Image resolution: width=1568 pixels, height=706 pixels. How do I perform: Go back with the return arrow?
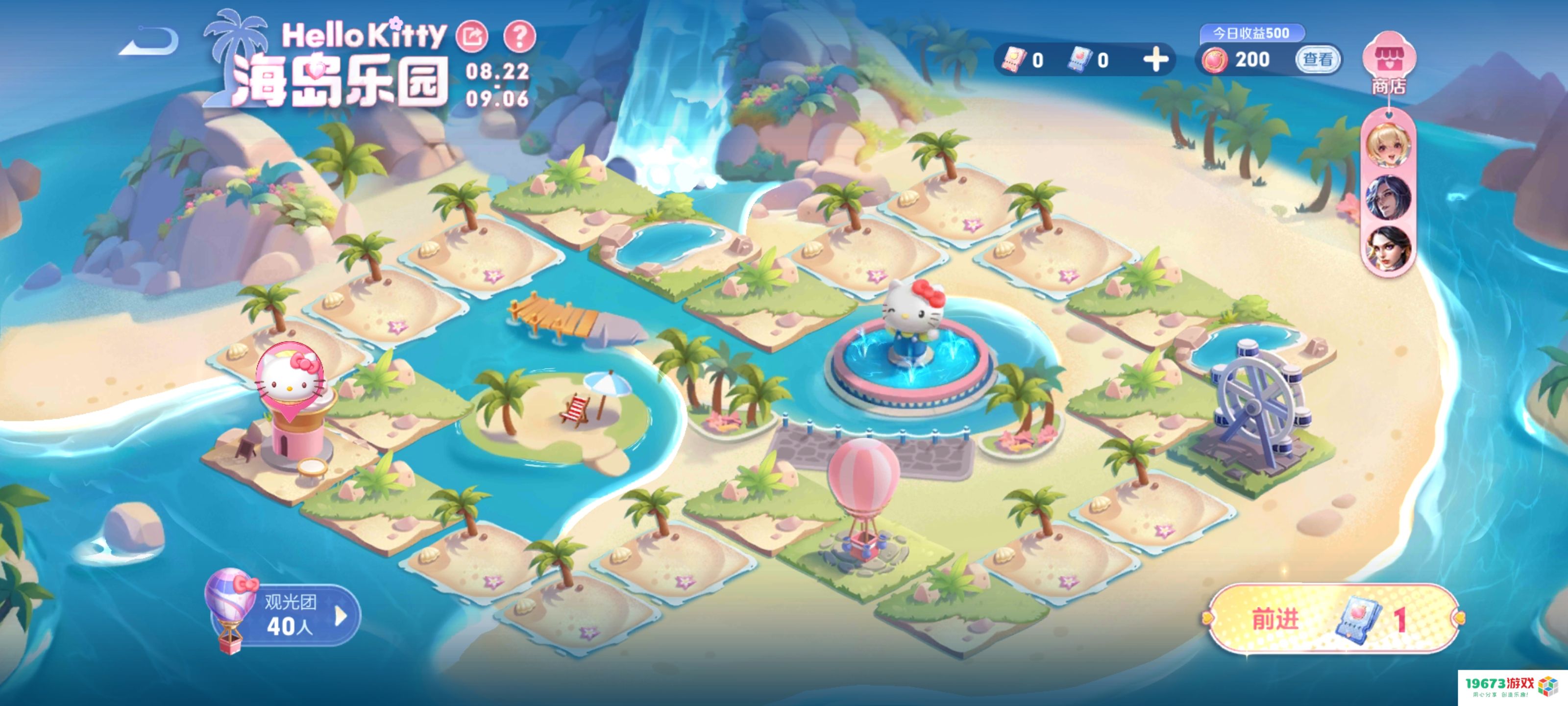pyautogui.click(x=150, y=42)
